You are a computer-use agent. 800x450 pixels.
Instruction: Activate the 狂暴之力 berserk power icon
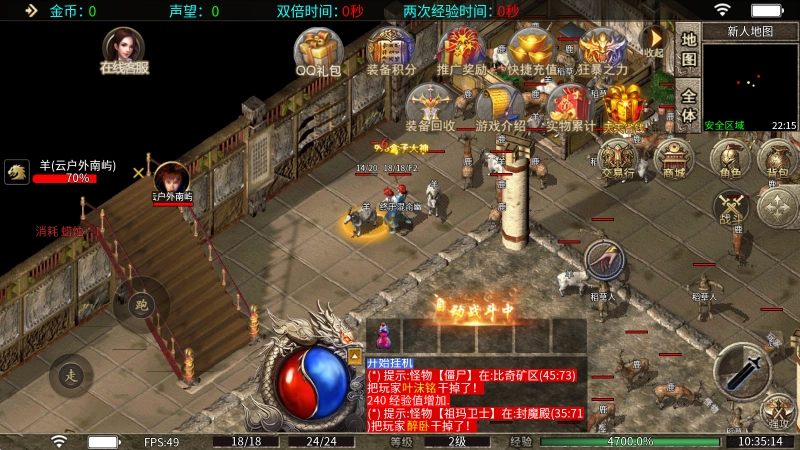pyautogui.click(x=603, y=50)
